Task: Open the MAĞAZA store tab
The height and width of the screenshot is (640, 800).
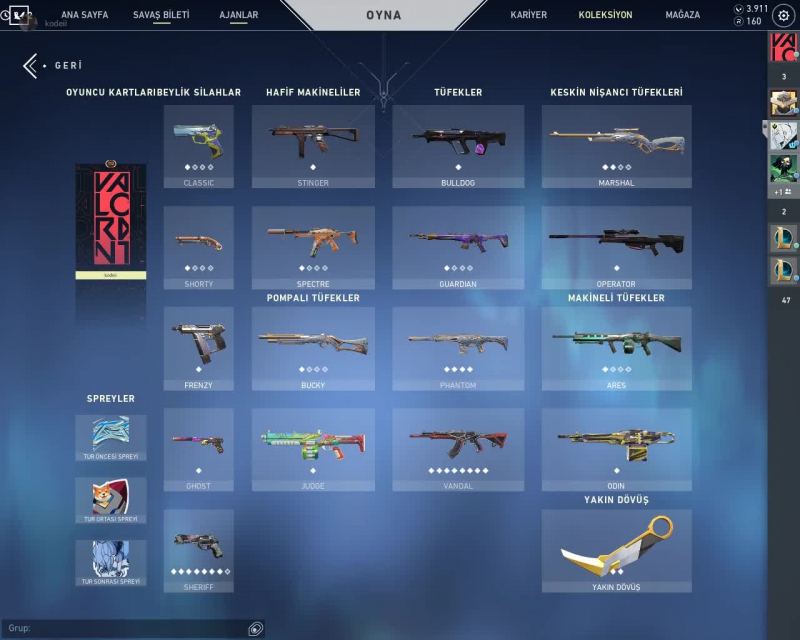Action: point(683,15)
